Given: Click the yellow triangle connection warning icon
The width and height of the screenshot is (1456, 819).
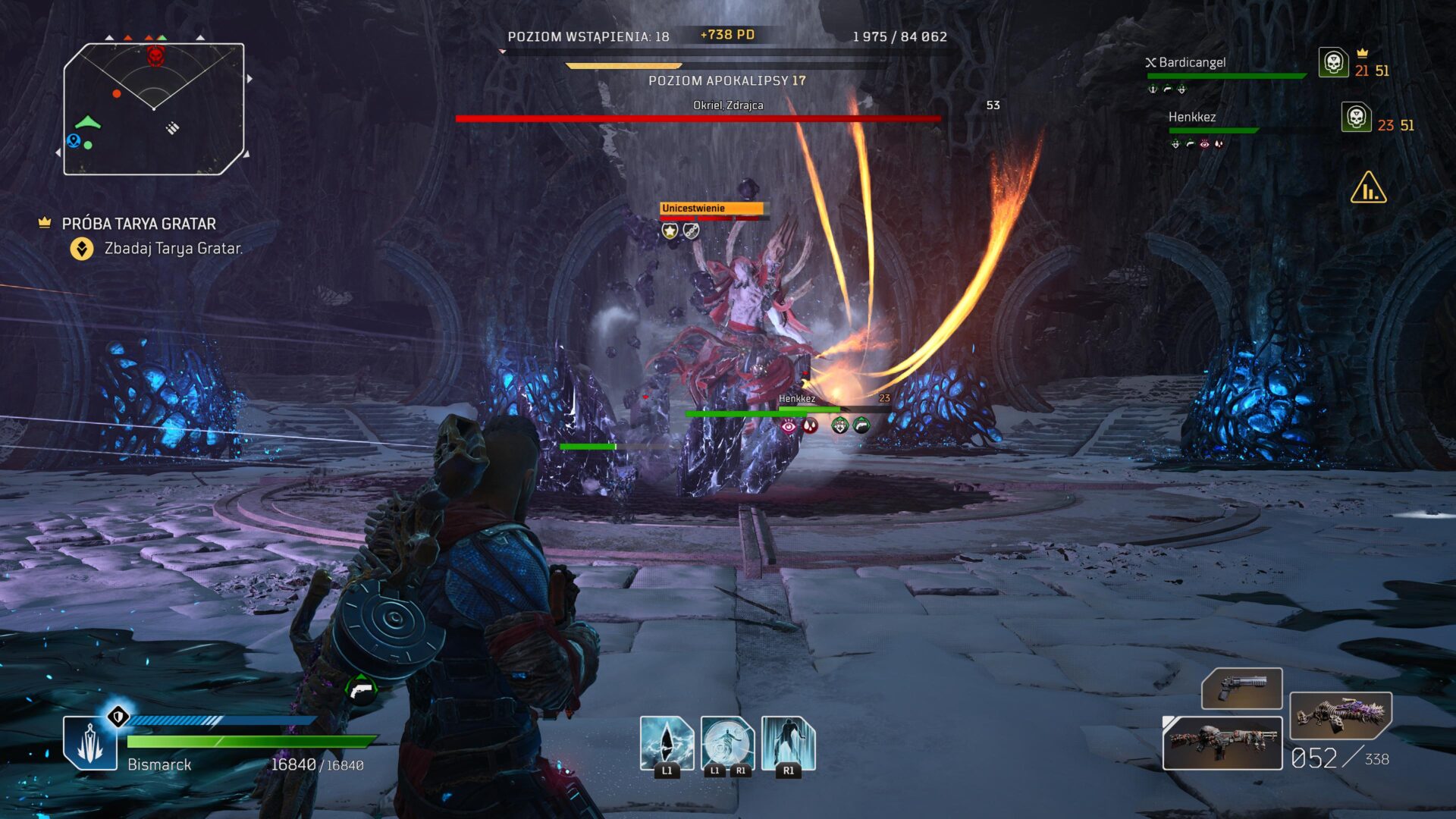Looking at the screenshot, I should pyautogui.click(x=1368, y=188).
